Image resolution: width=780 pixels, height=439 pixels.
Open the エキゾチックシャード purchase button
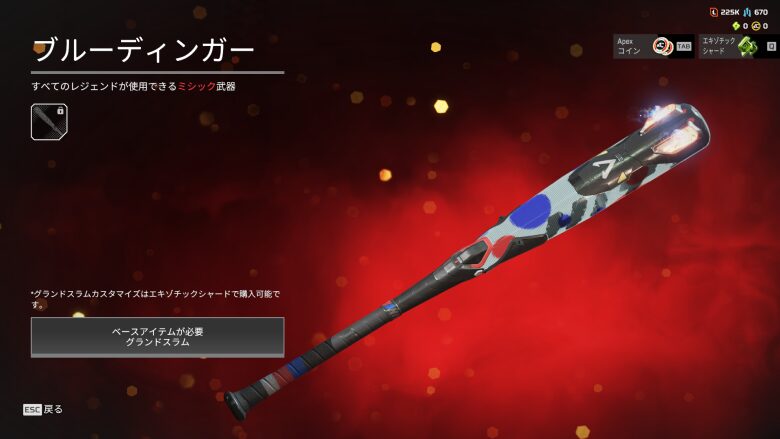tap(738, 46)
